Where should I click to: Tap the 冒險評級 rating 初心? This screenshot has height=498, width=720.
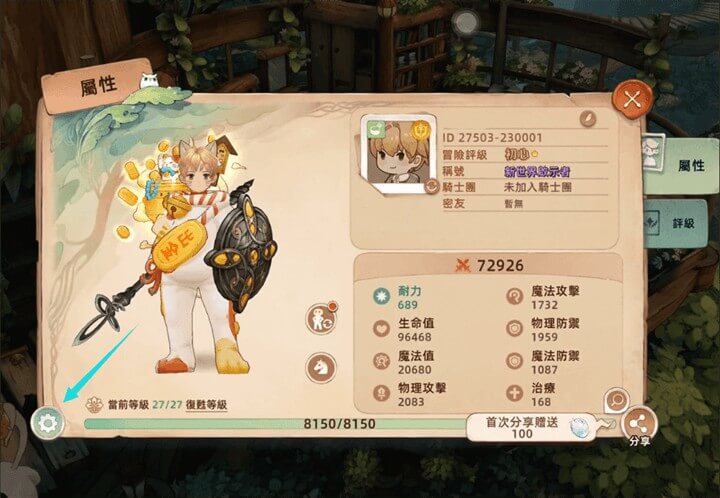click(x=517, y=155)
